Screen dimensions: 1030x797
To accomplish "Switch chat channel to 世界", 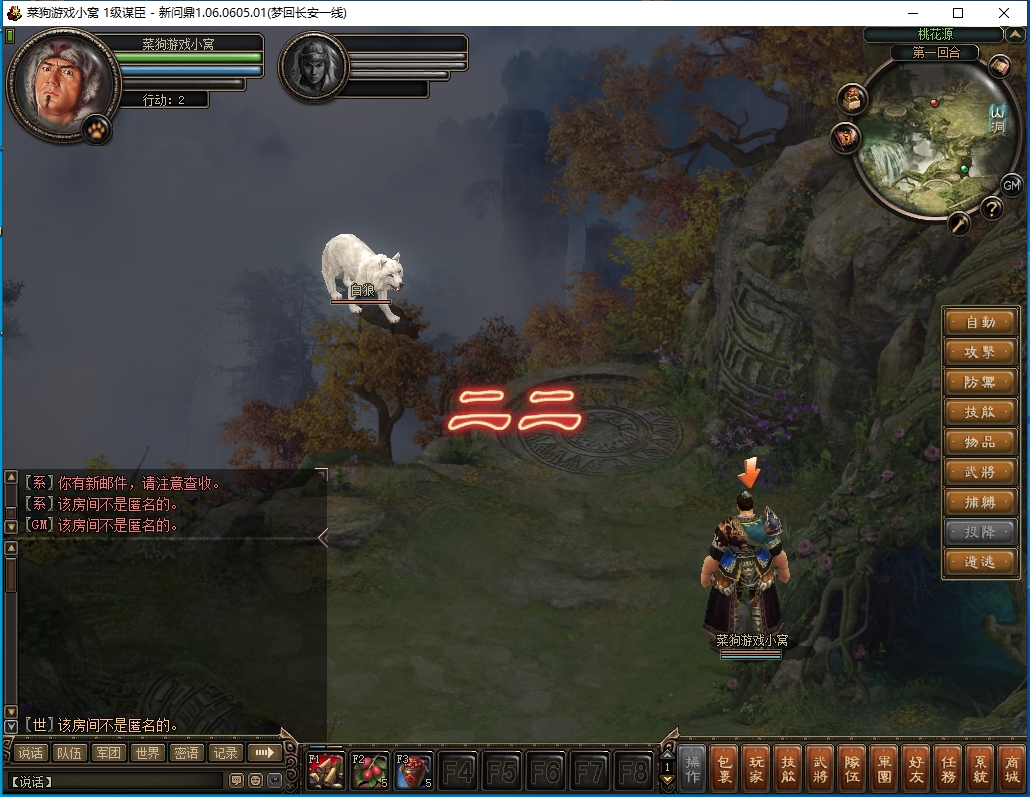I will click(148, 753).
